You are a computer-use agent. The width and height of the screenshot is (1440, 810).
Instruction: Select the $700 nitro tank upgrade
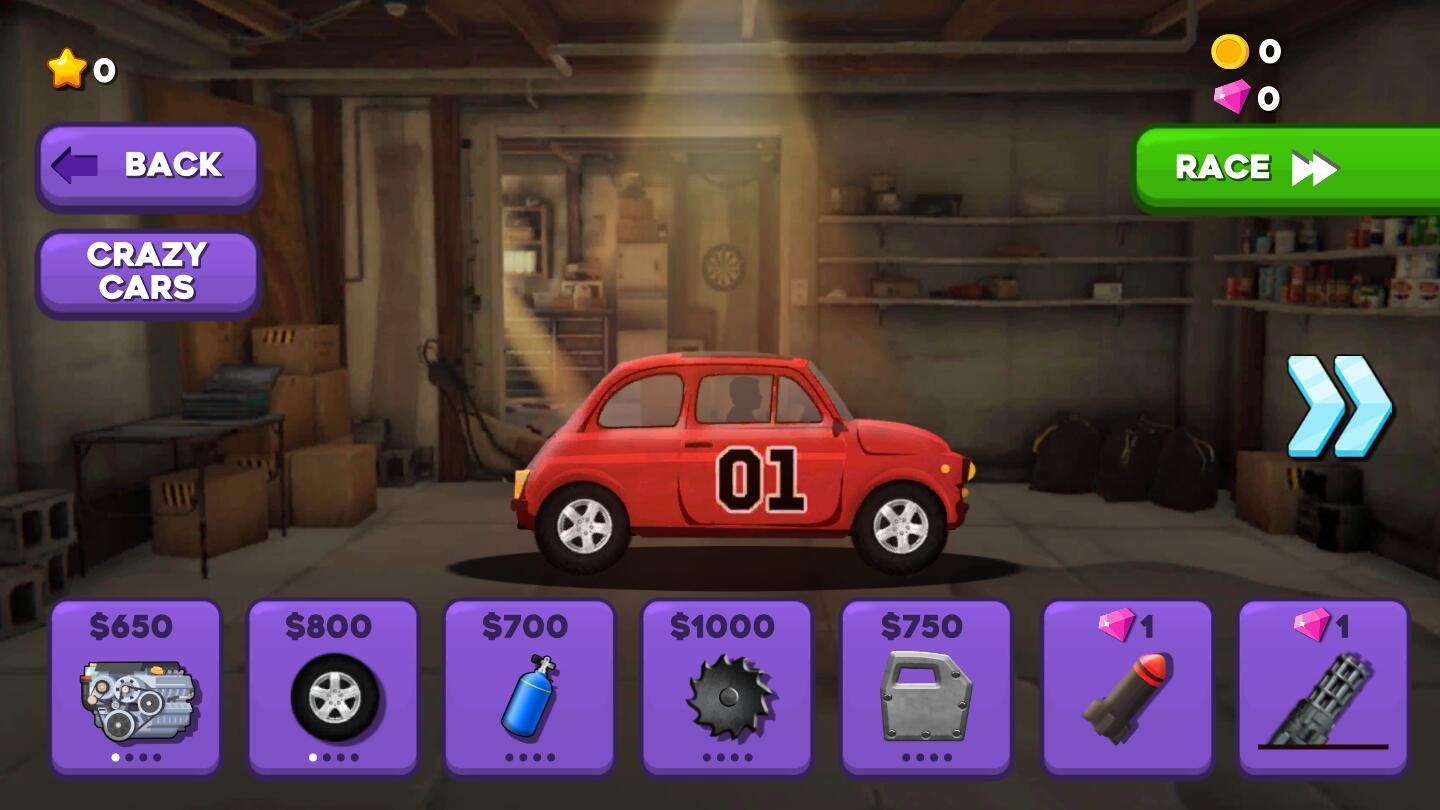click(529, 686)
